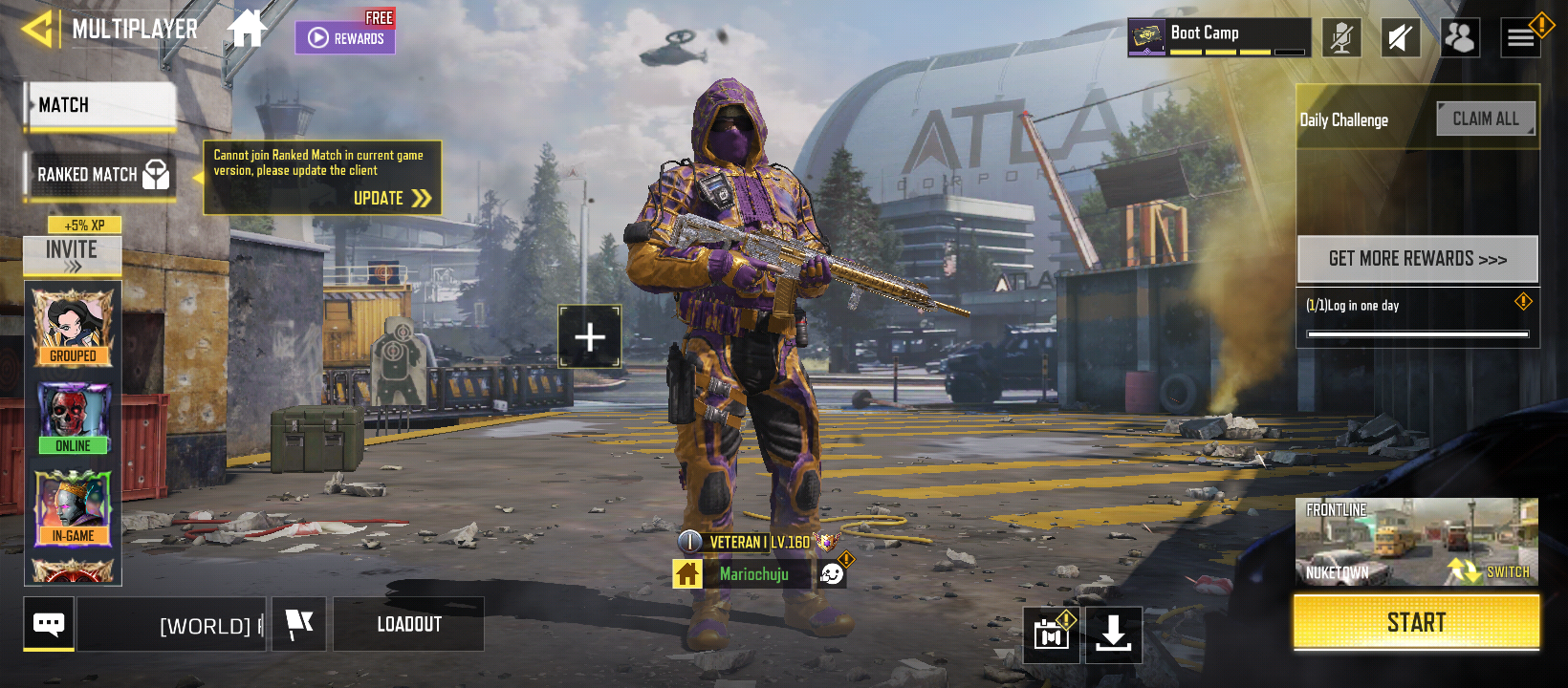The image size is (1568, 688).
Task: Start the multiplayer match
Action: tap(1416, 623)
